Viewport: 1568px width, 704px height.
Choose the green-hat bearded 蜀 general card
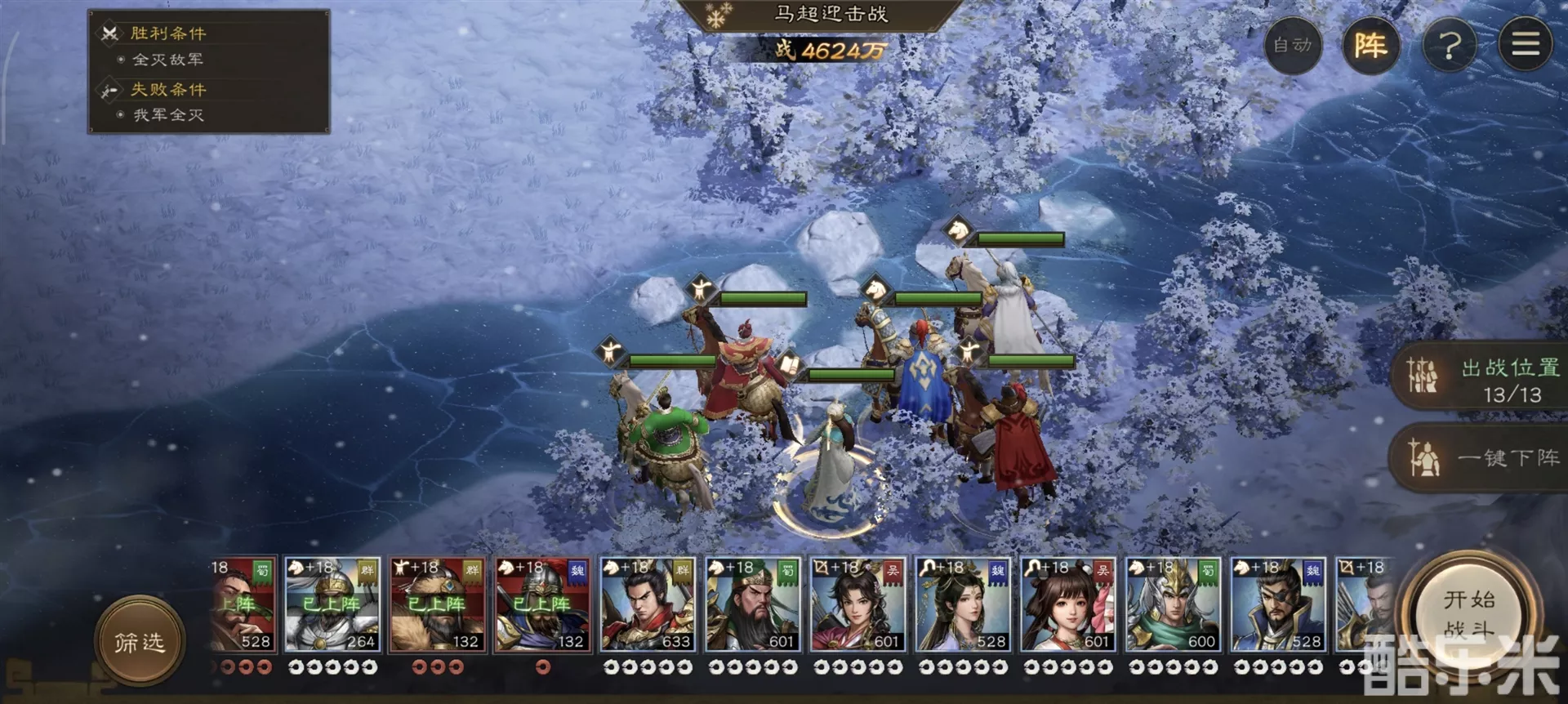pyautogui.click(x=752, y=605)
